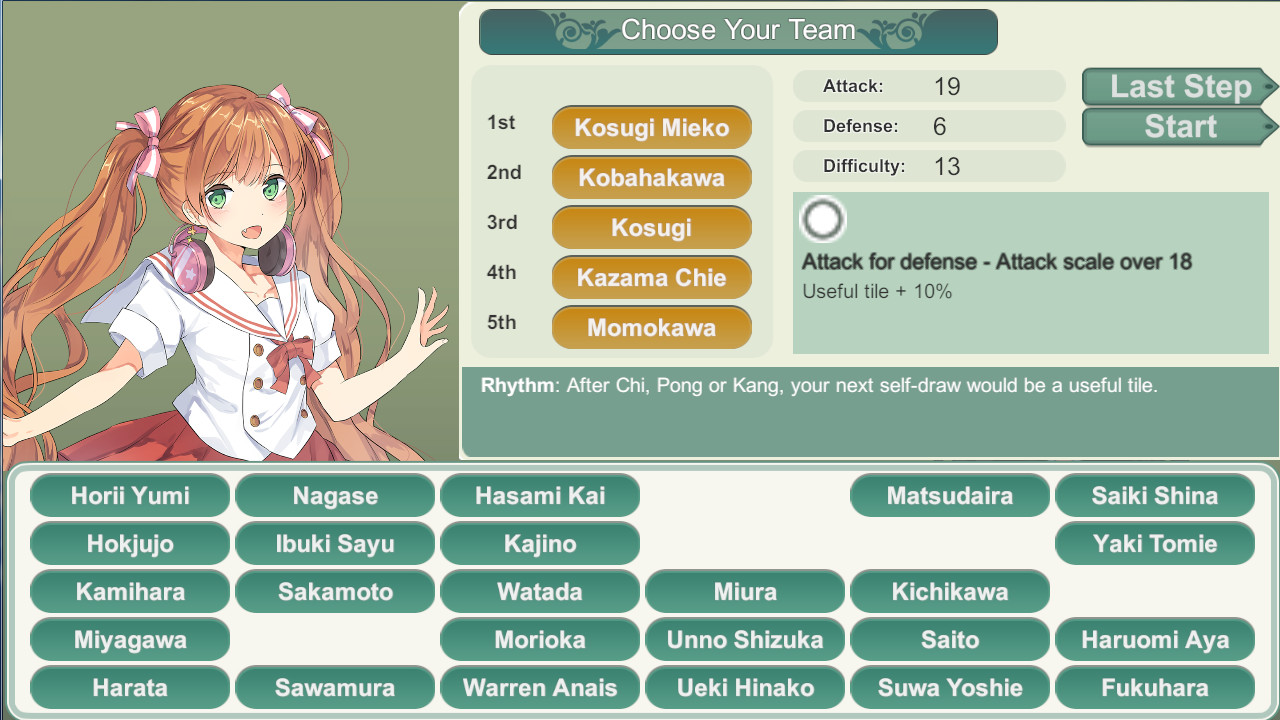Select the skill activation circle toggle
The width and height of the screenshot is (1280, 720).
tap(822, 219)
